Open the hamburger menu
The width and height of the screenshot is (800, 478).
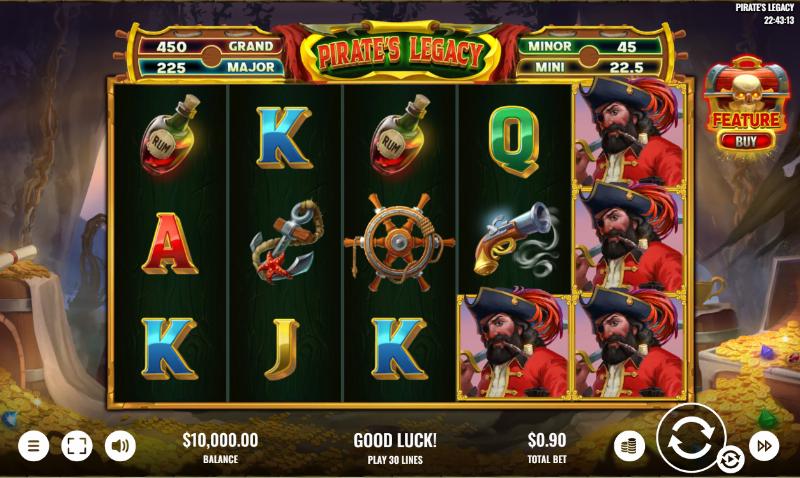33,445
